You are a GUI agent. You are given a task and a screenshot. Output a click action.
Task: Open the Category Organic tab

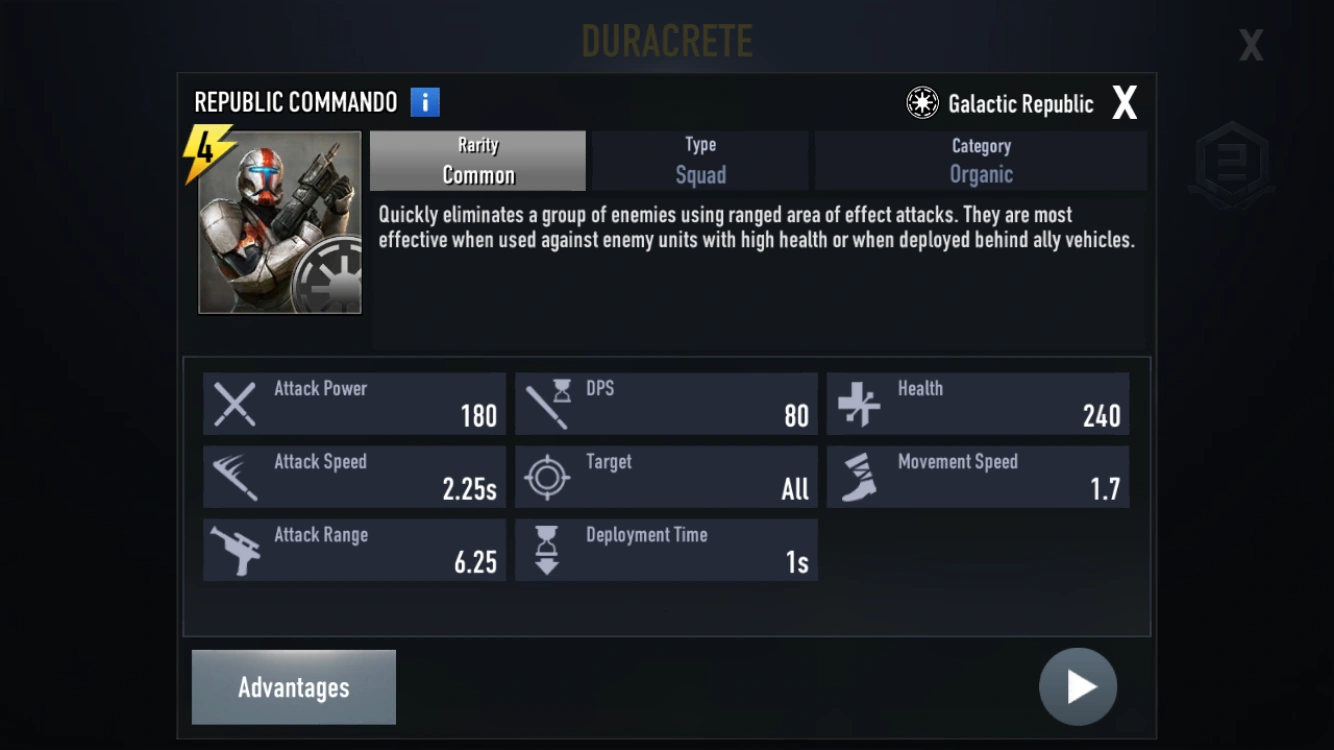point(980,160)
